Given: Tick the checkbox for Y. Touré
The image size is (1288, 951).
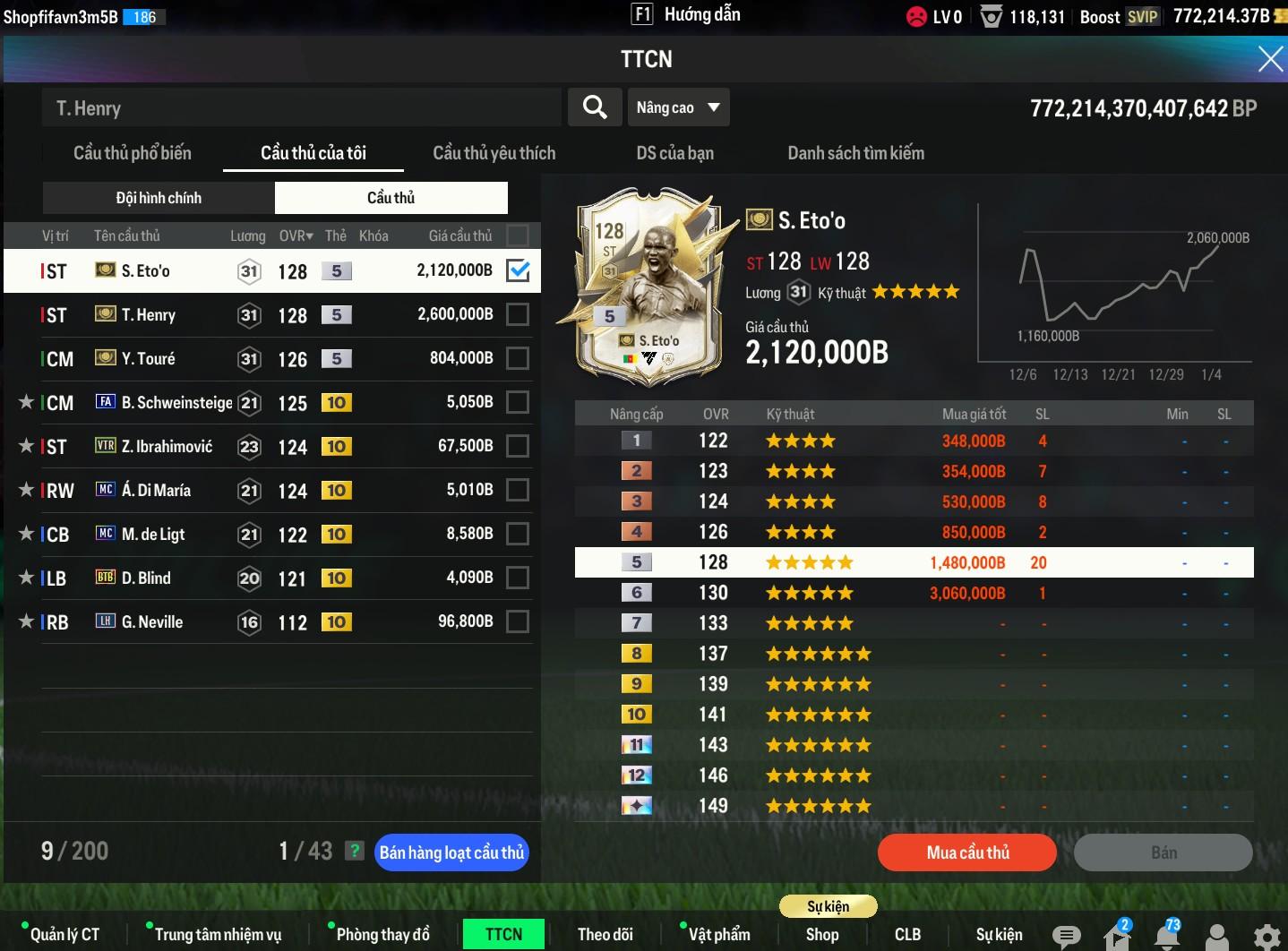Looking at the screenshot, I should click(518, 358).
